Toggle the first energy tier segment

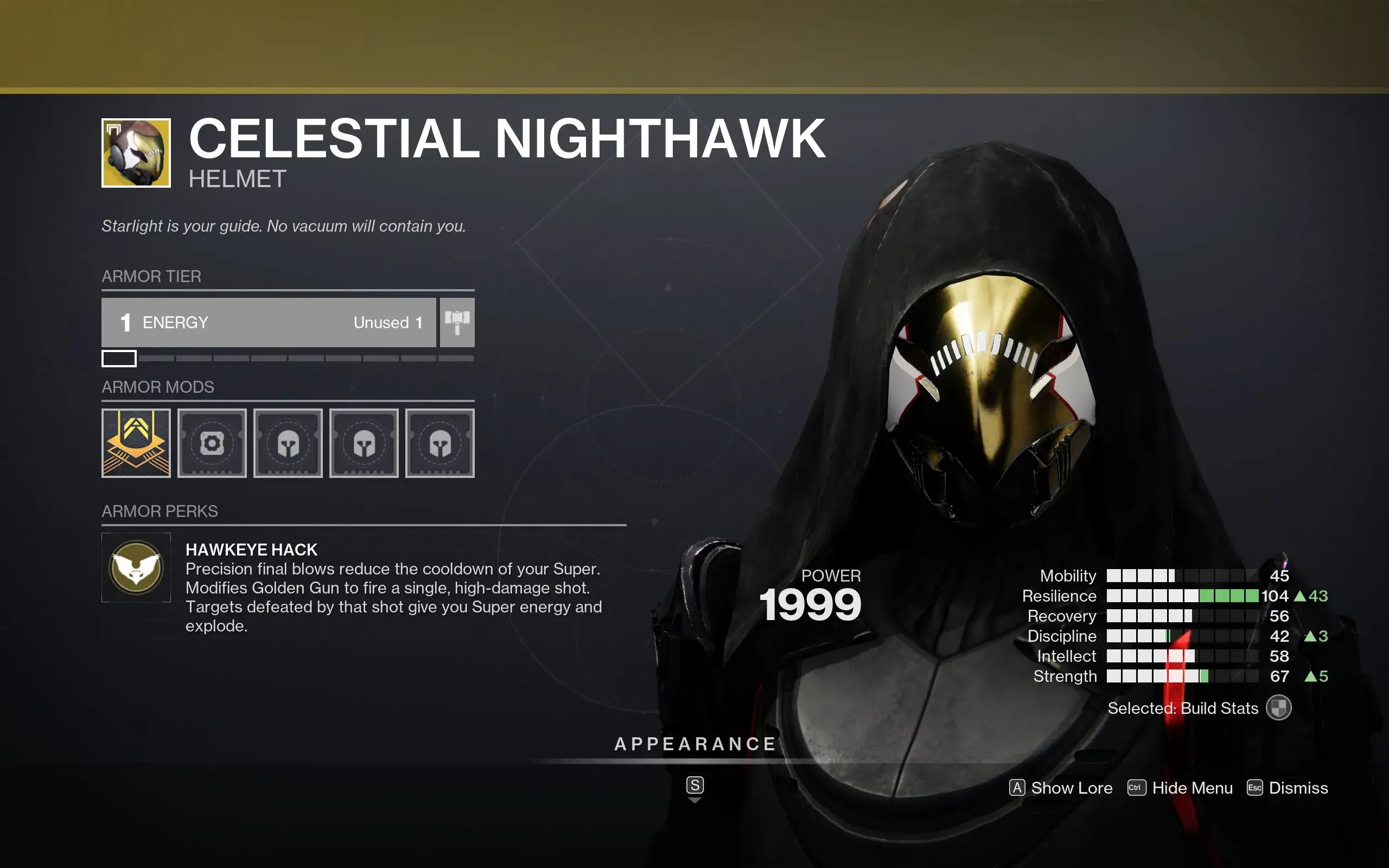tap(119, 358)
